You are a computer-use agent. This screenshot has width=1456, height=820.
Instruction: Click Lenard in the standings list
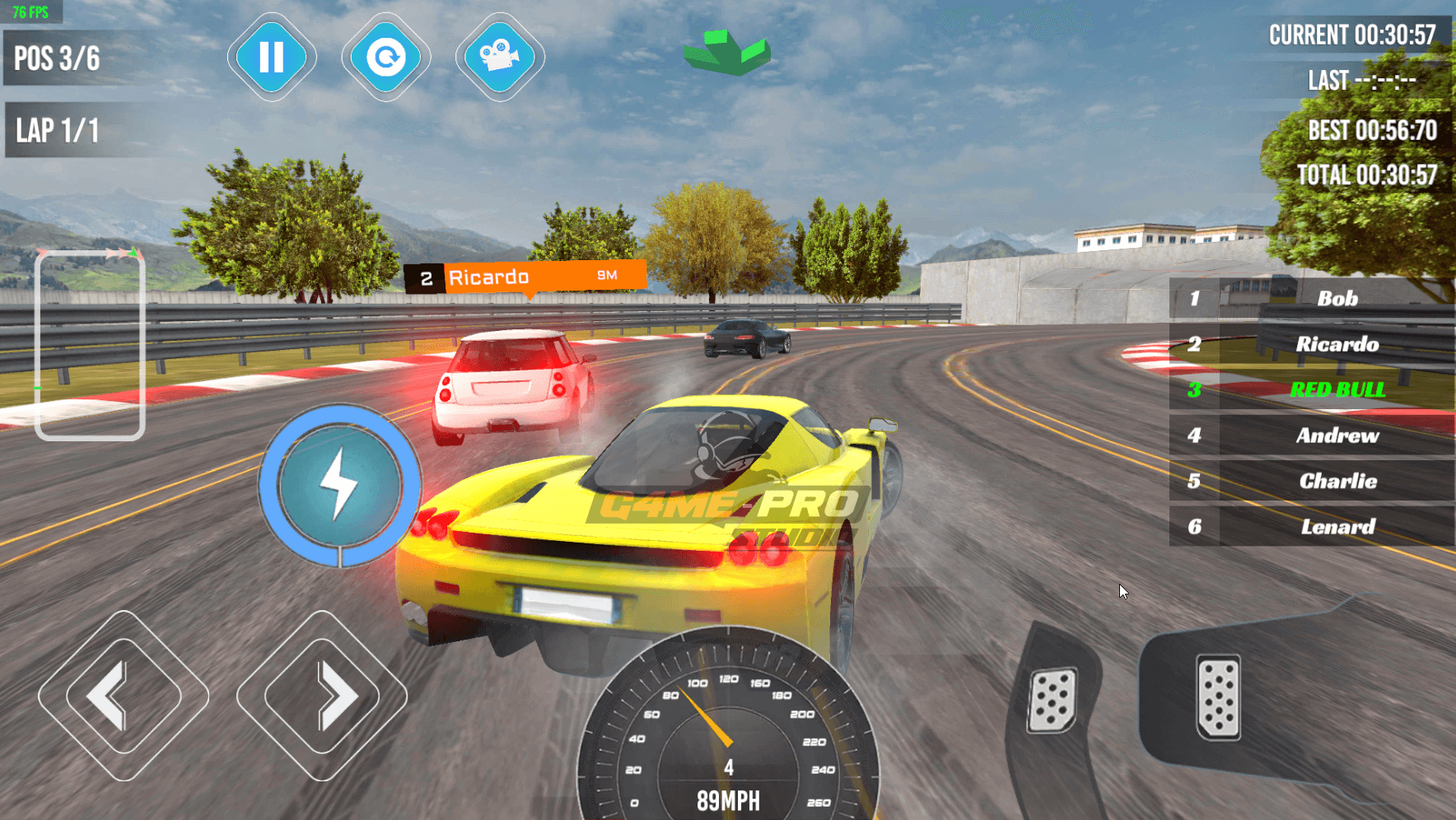click(1311, 527)
